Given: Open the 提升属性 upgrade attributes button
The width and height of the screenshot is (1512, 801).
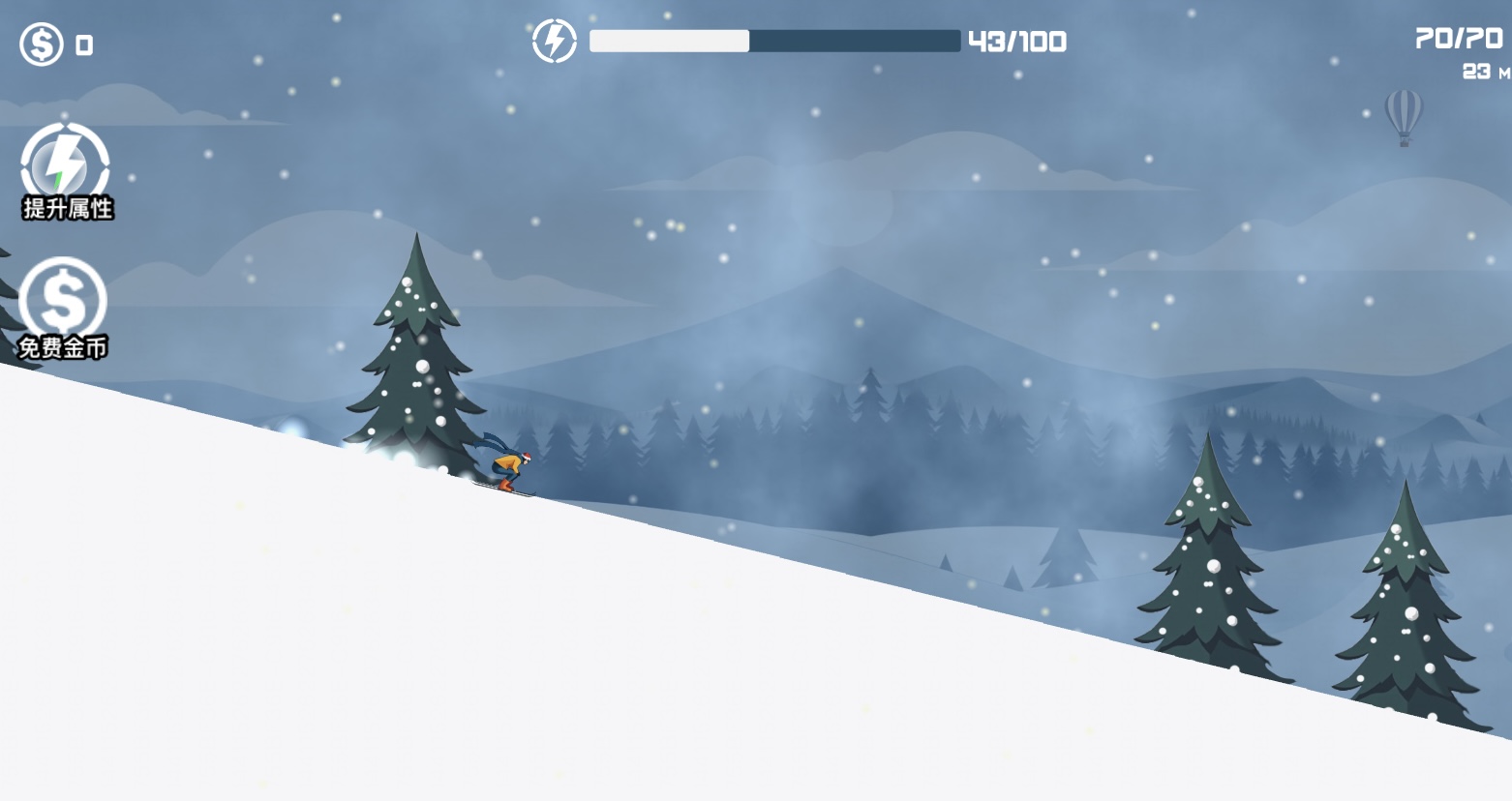Looking at the screenshot, I should [x=66, y=171].
